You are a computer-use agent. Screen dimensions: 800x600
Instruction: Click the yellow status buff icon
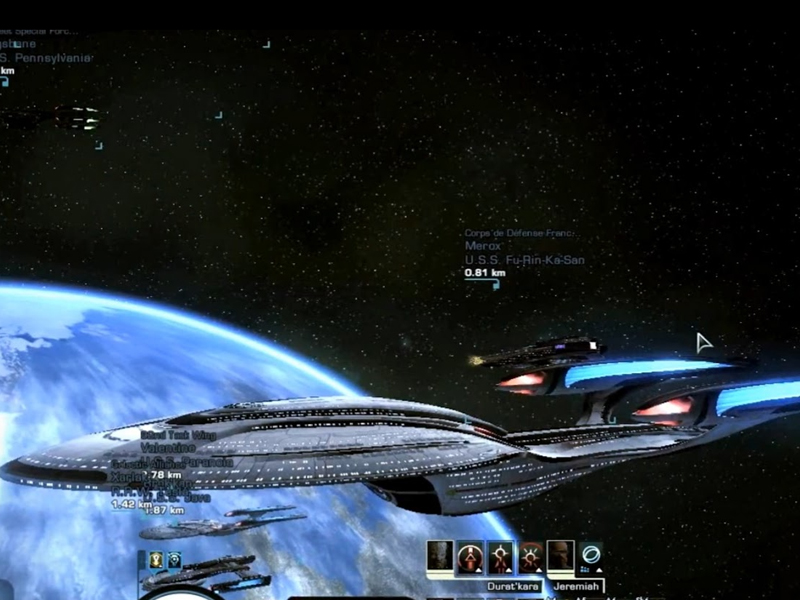[x=157, y=560]
